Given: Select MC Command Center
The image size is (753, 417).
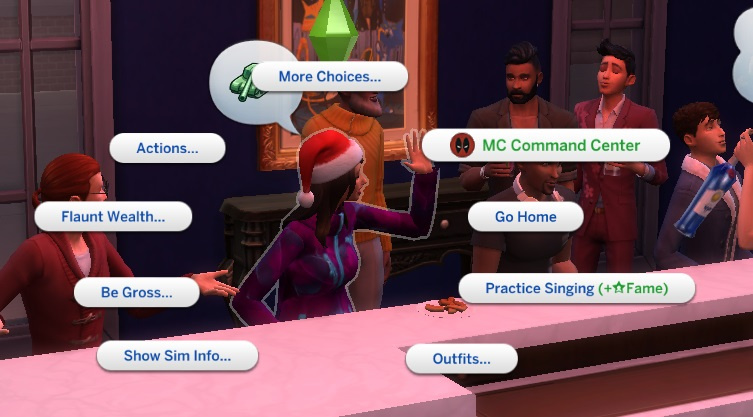Looking at the screenshot, I should [545, 145].
